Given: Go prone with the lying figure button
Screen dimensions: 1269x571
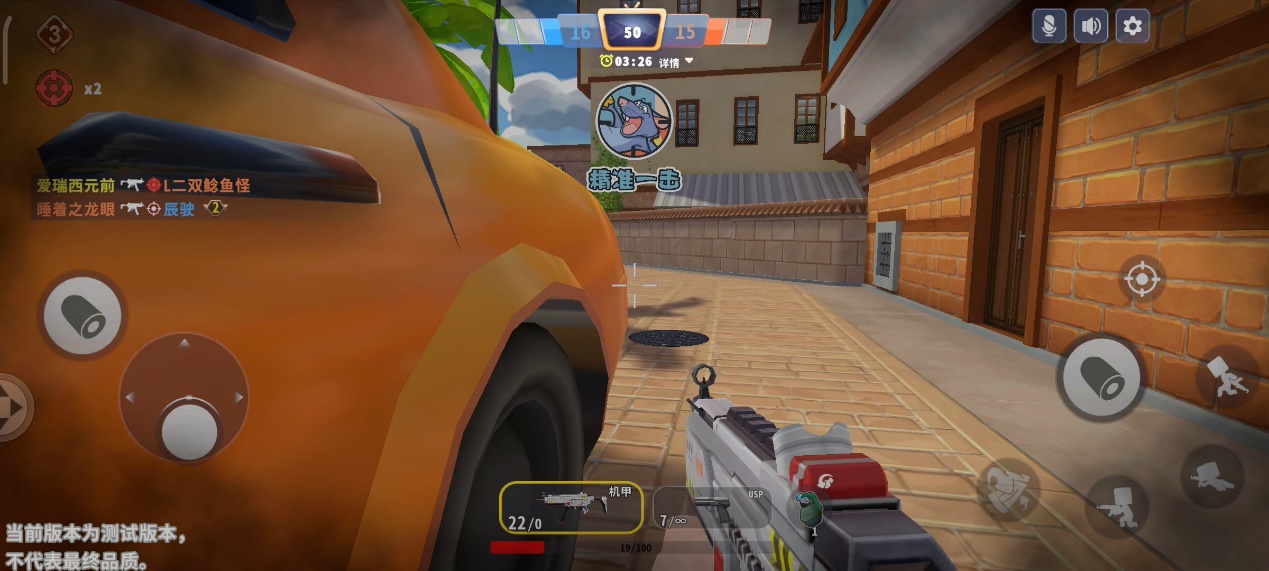Looking at the screenshot, I should point(1211,475).
